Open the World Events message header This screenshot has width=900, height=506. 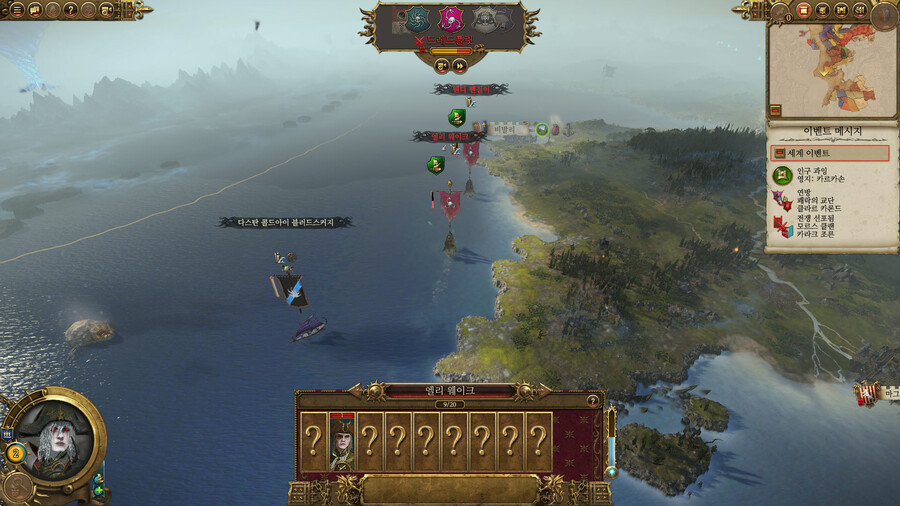coord(829,153)
